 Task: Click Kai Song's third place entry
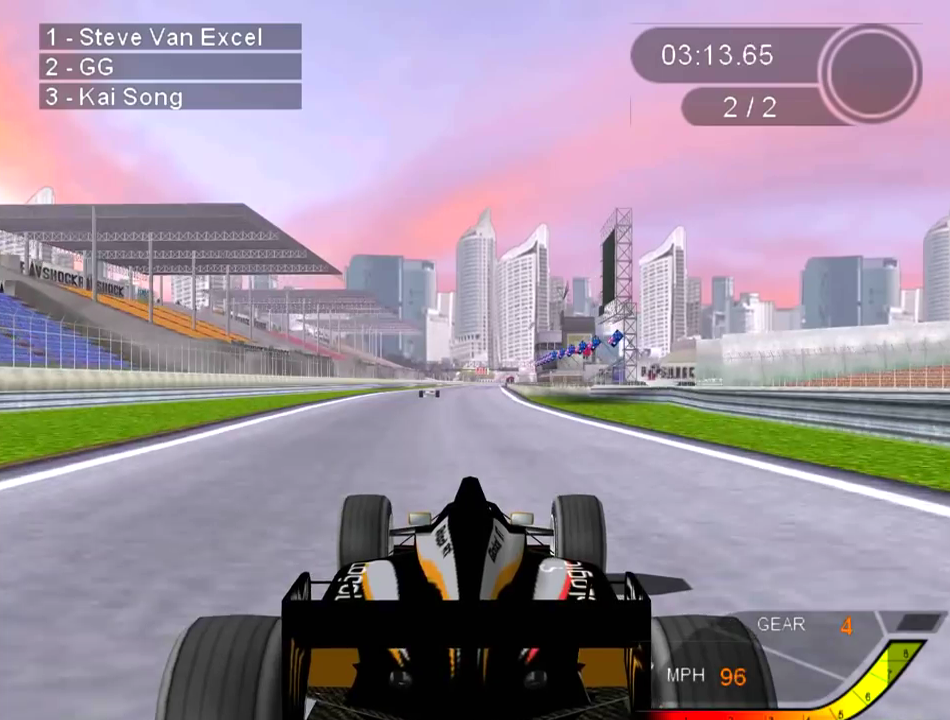[x=170, y=97]
